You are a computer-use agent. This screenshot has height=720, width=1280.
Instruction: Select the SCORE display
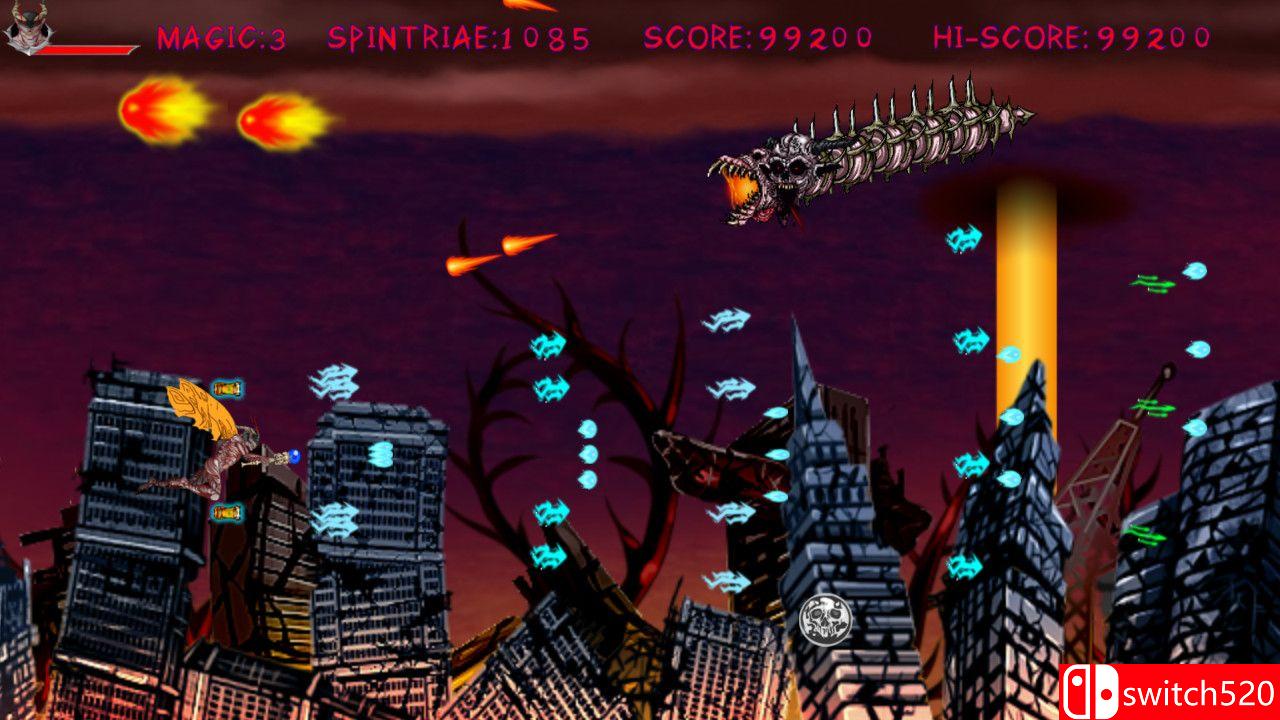pos(757,37)
